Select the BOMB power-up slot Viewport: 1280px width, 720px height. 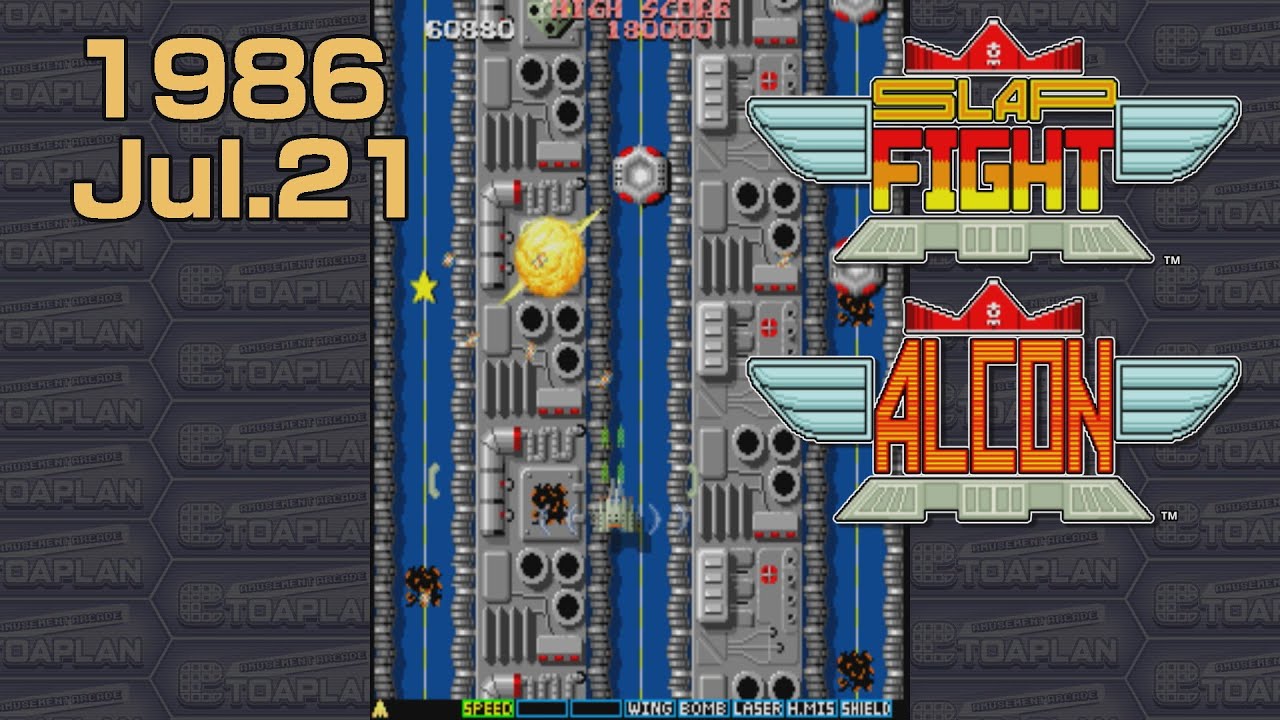[x=703, y=708]
